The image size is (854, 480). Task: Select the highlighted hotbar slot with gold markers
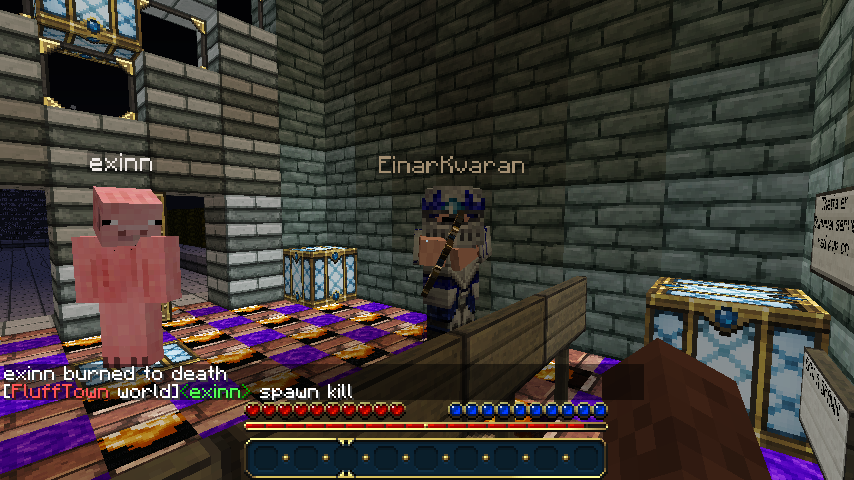click(x=345, y=457)
